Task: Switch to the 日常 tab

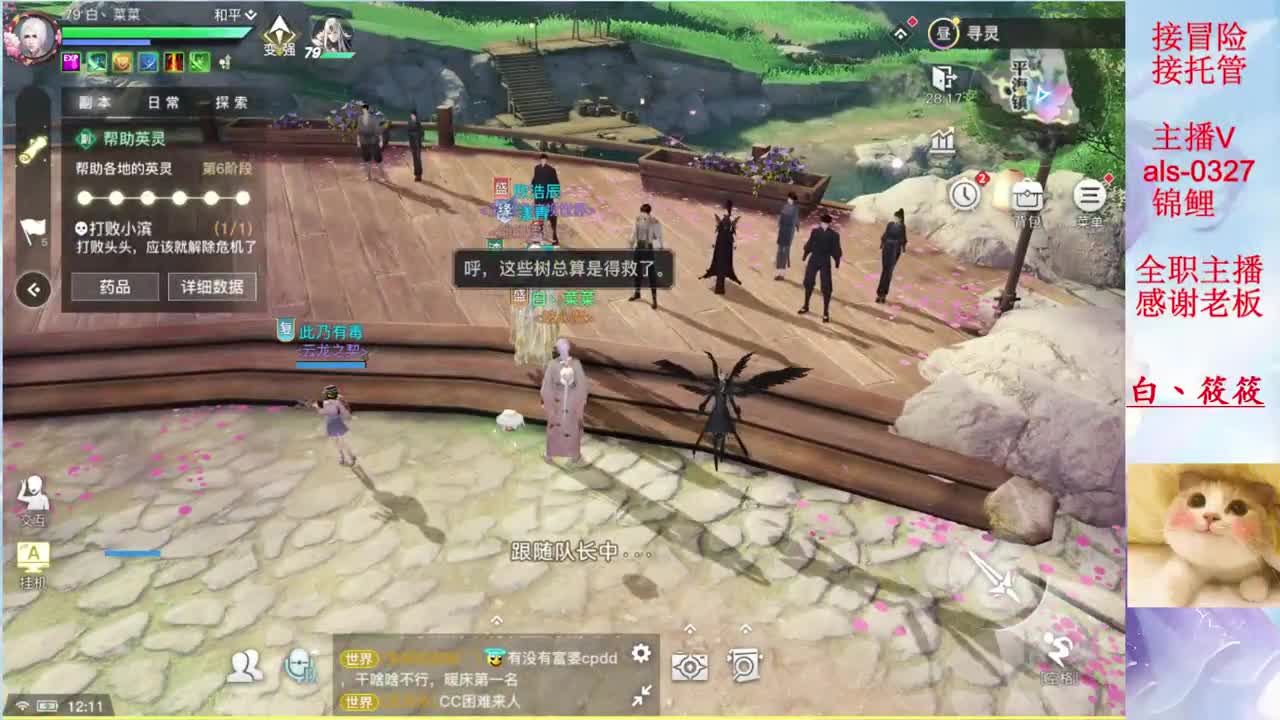Action: pyautogui.click(x=163, y=102)
